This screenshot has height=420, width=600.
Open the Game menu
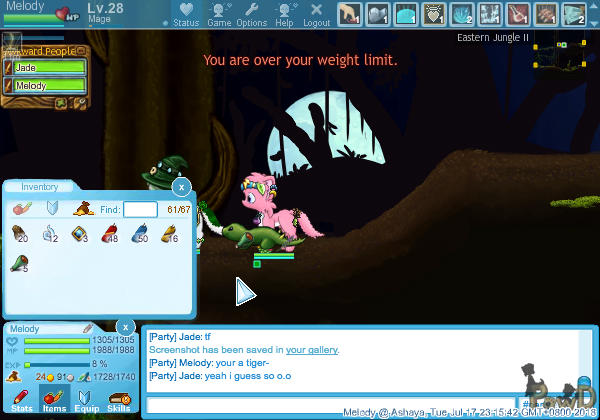click(218, 14)
